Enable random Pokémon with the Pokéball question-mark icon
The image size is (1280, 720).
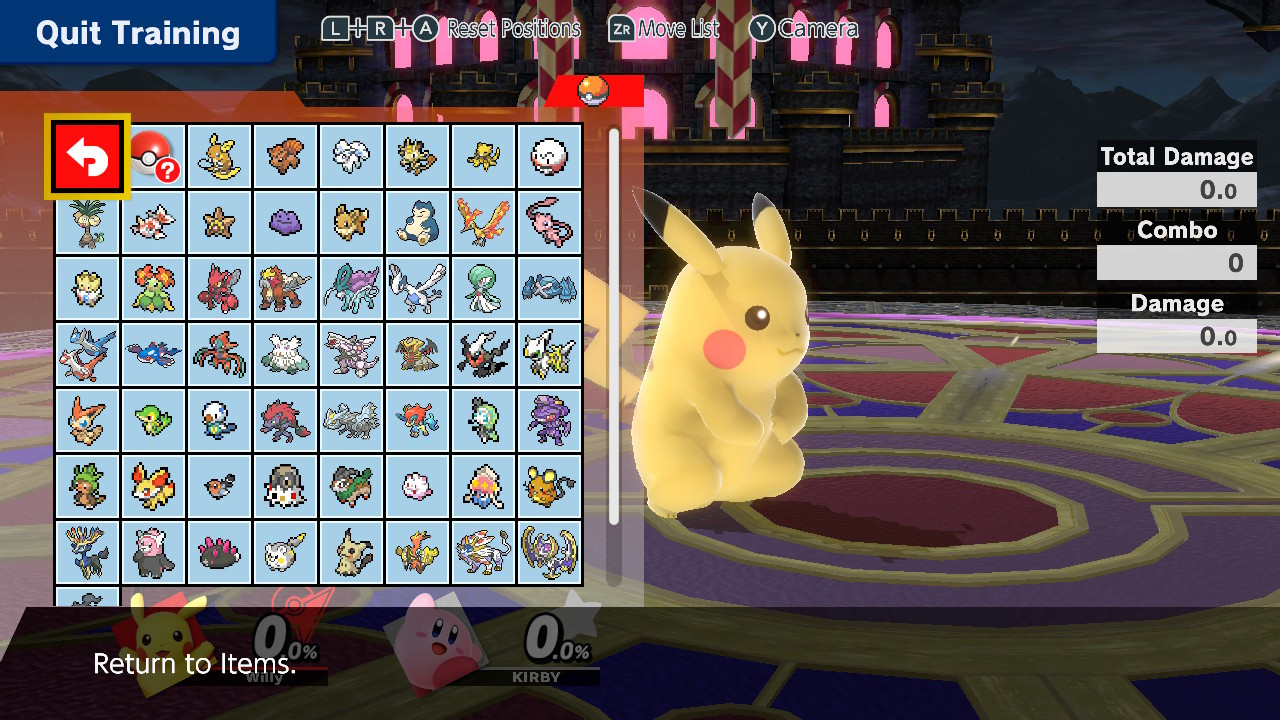[153, 156]
